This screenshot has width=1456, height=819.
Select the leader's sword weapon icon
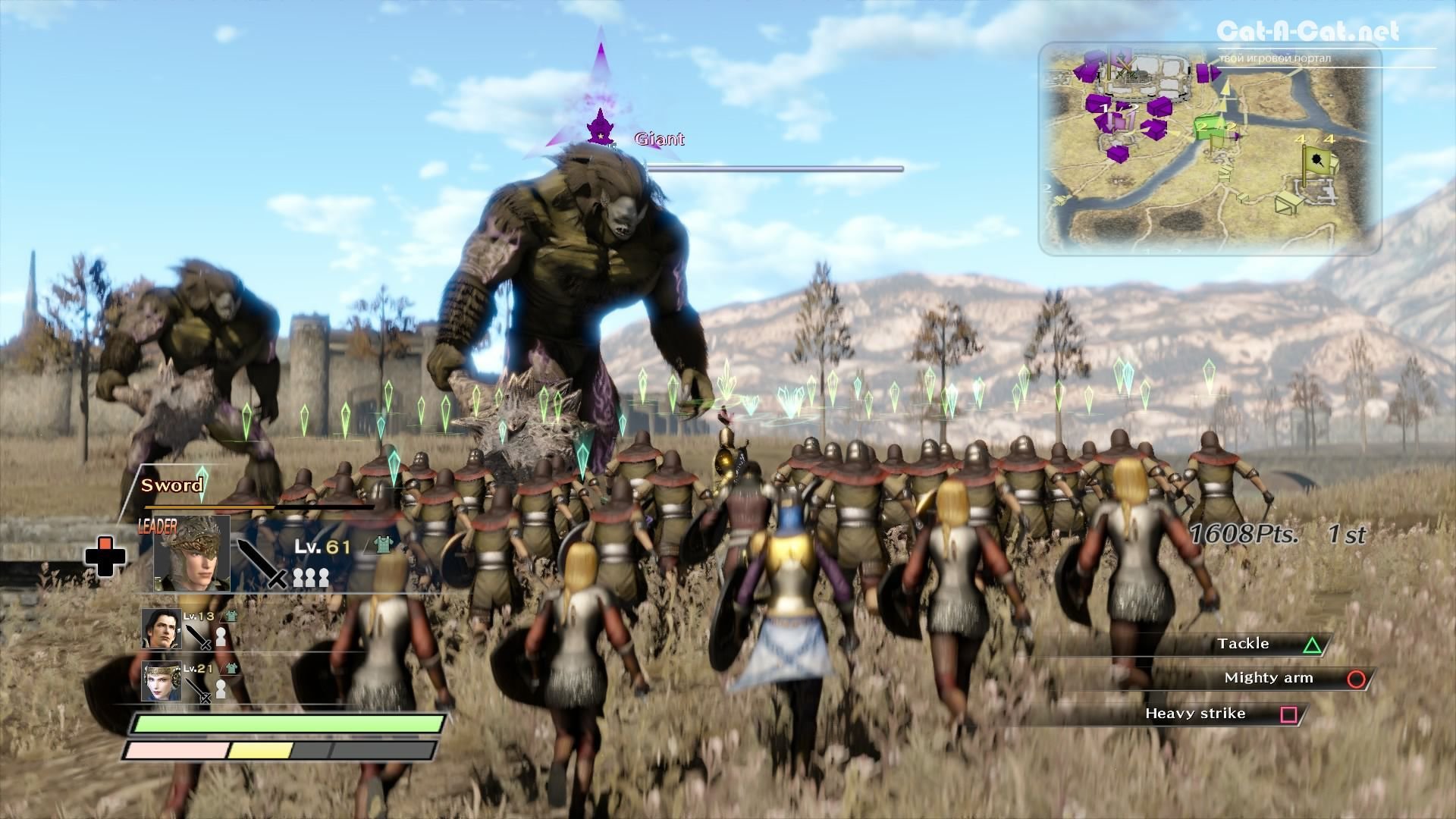click(262, 563)
